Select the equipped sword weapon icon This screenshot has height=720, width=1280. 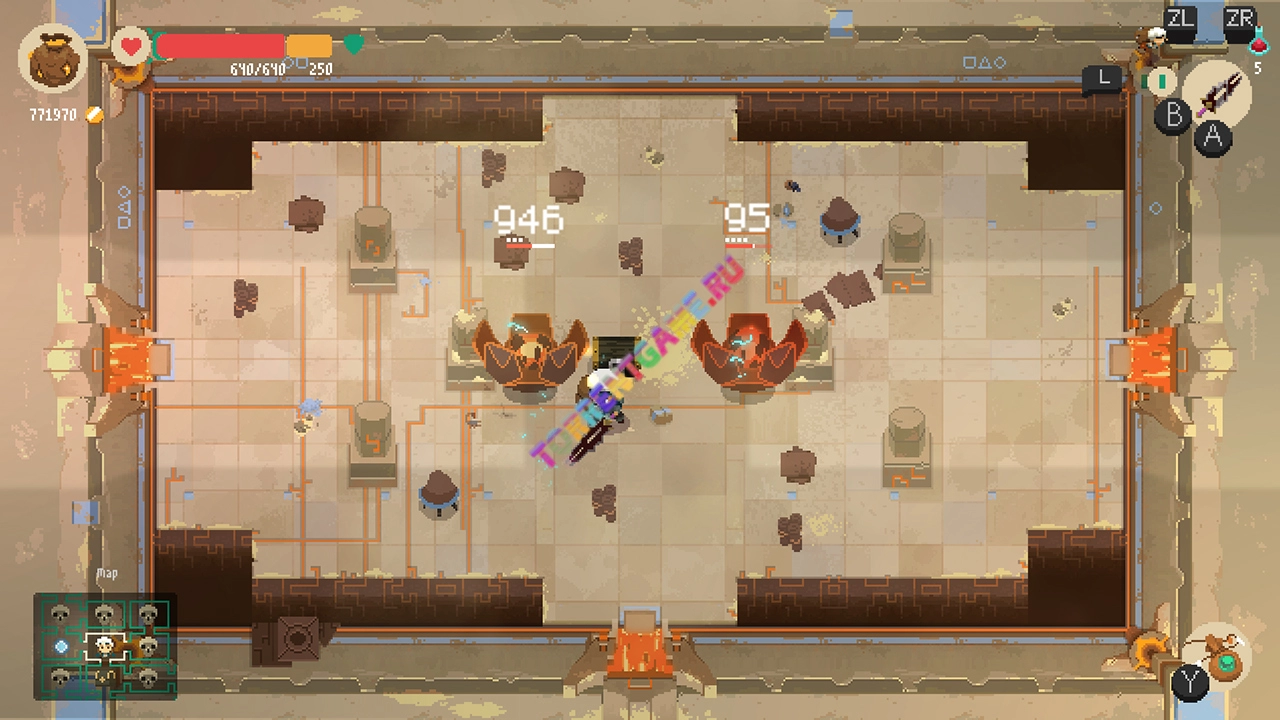pos(1218,92)
